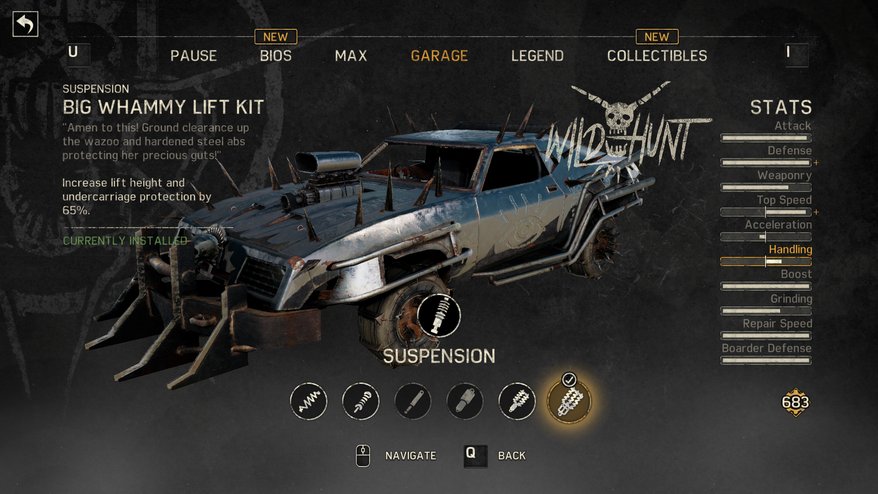The width and height of the screenshot is (878, 494).
Task: Go to the Max tab
Action: coord(350,56)
